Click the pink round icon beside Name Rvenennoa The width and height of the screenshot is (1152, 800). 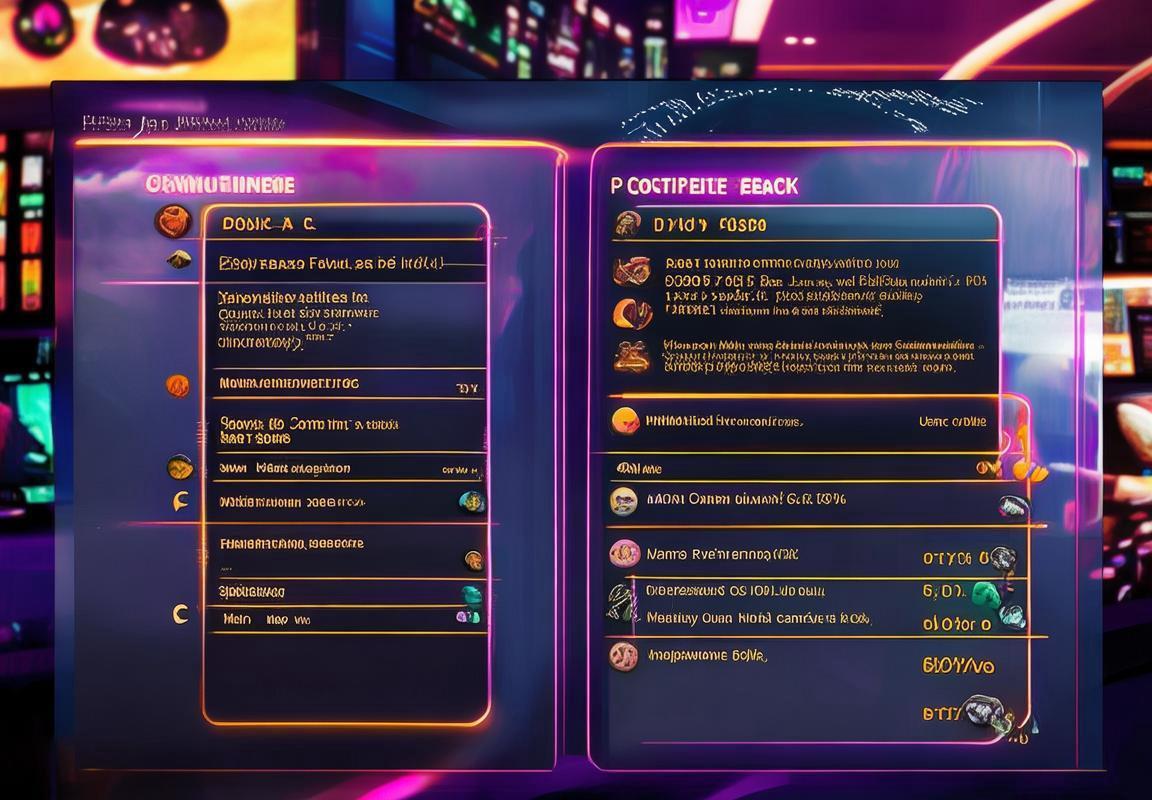pos(624,553)
